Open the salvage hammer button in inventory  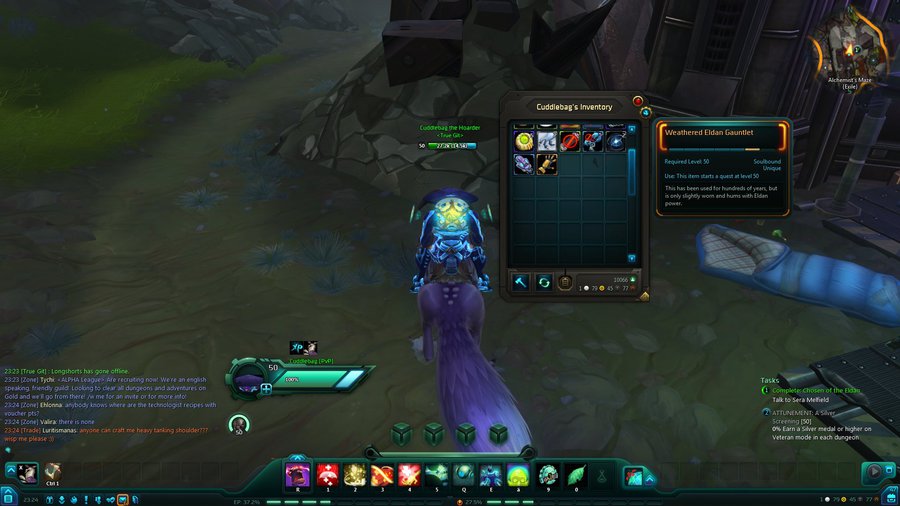point(521,282)
